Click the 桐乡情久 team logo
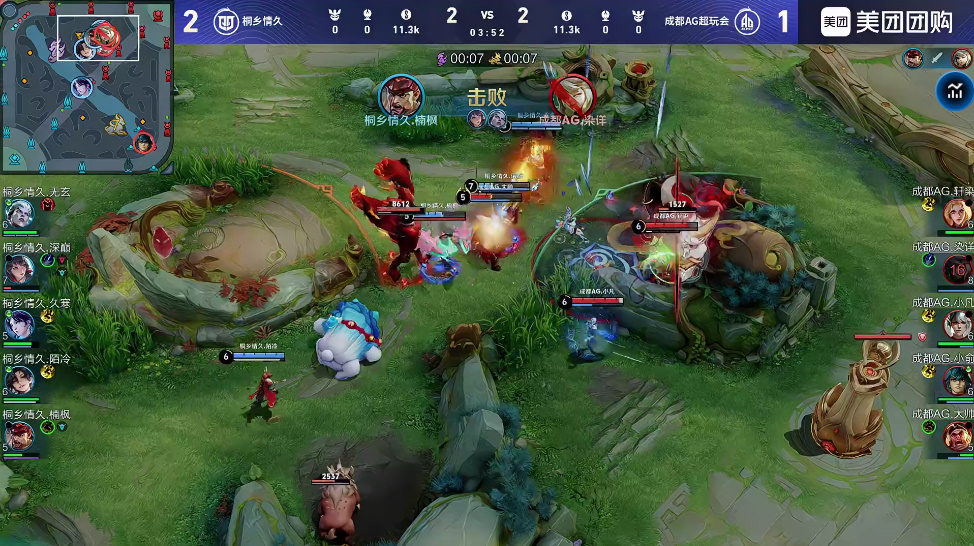The image size is (974, 546). pos(226,21)
